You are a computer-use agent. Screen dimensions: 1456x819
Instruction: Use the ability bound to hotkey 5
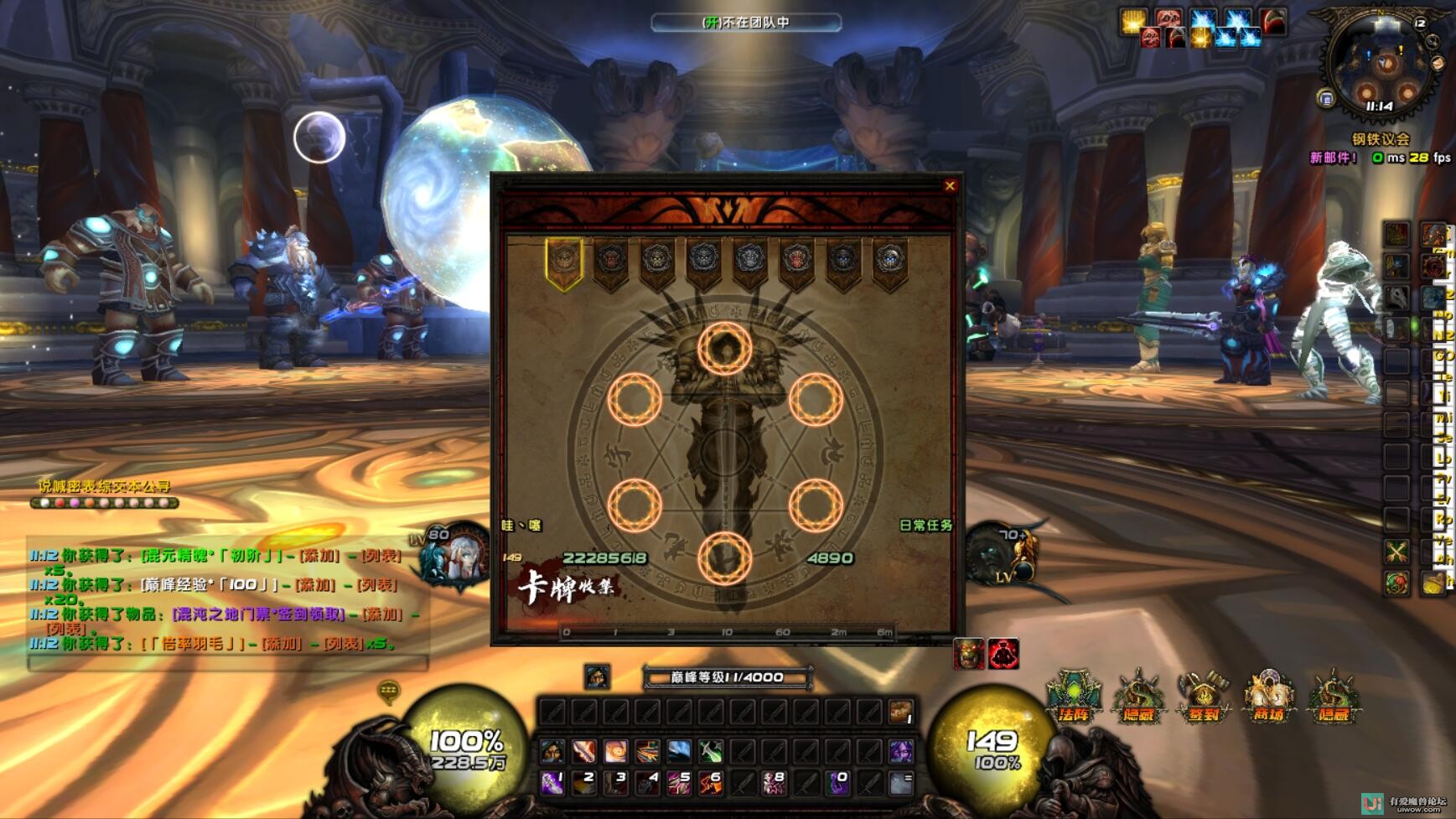click(x=678, y=783)
